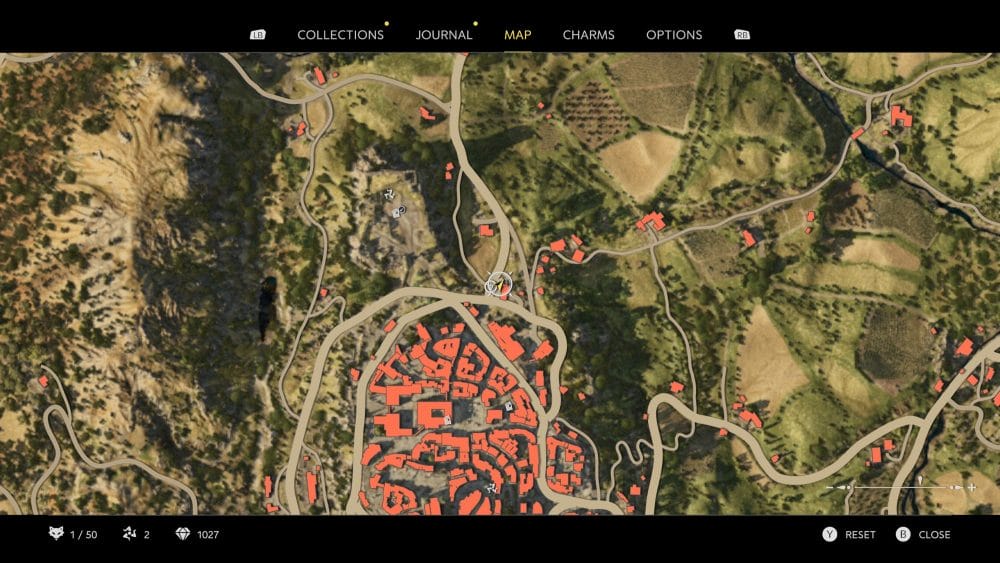Show the Charms tab

588,35
